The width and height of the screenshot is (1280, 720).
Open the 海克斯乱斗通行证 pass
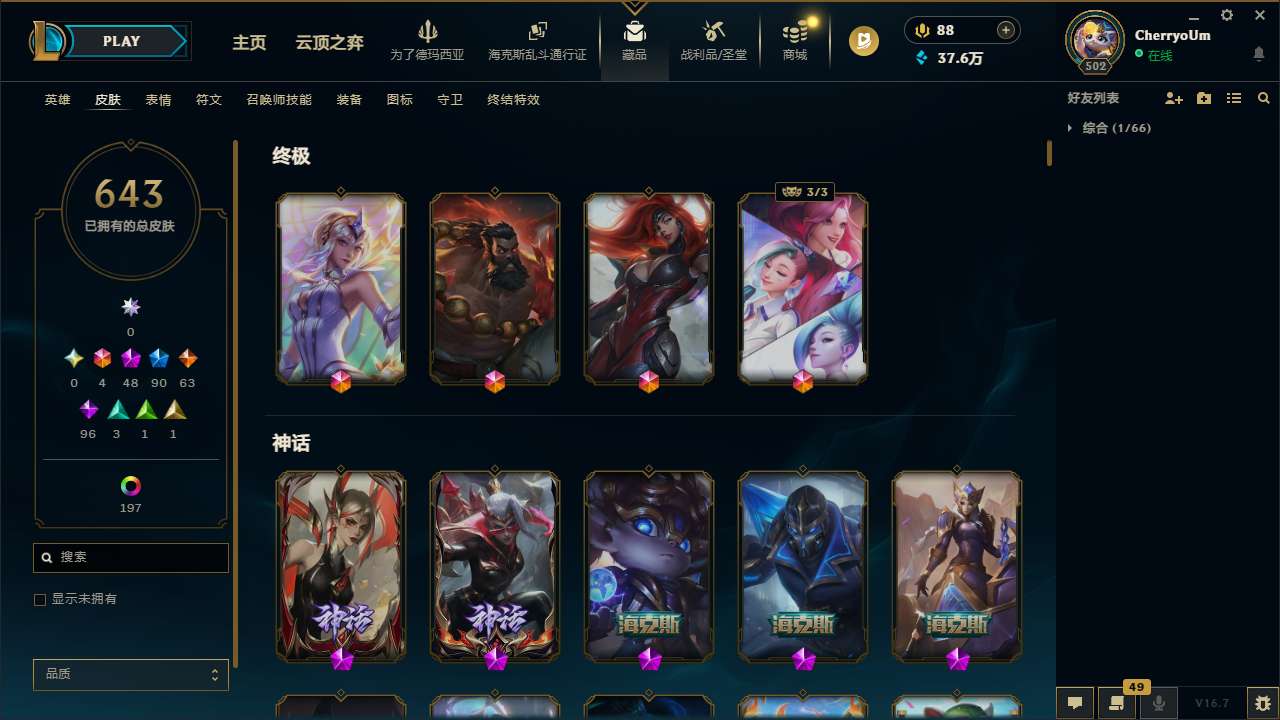(x=536, y=41)
